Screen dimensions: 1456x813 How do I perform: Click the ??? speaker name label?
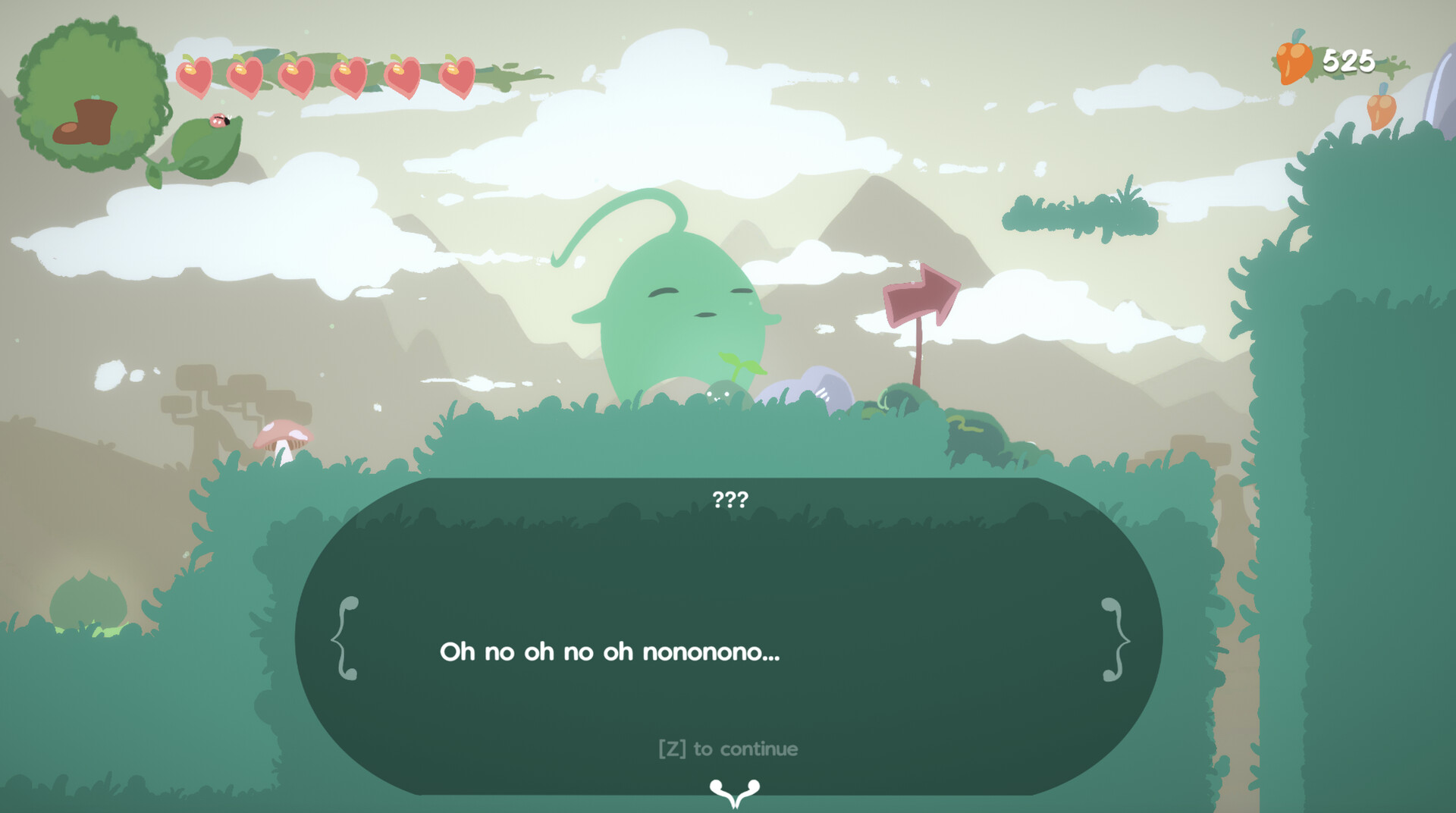(x=729, y=498)
